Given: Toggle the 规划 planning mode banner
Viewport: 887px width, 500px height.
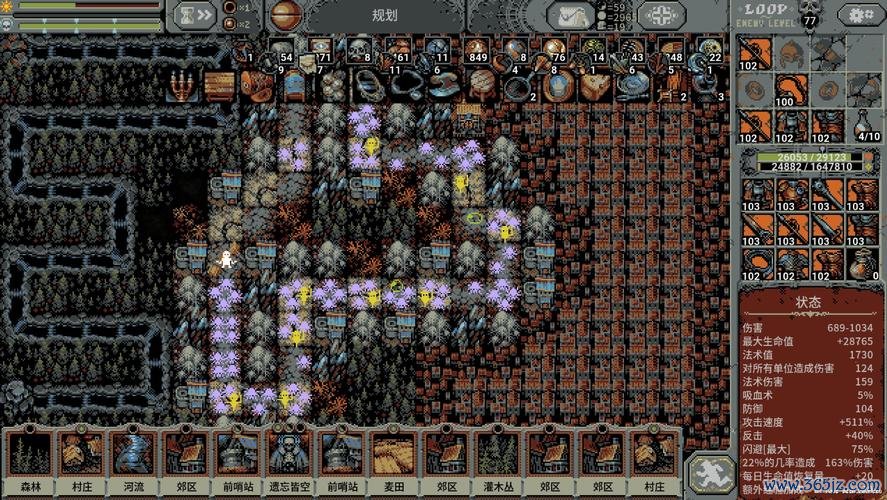Looking at the screenshot, I should coord(385,15).
